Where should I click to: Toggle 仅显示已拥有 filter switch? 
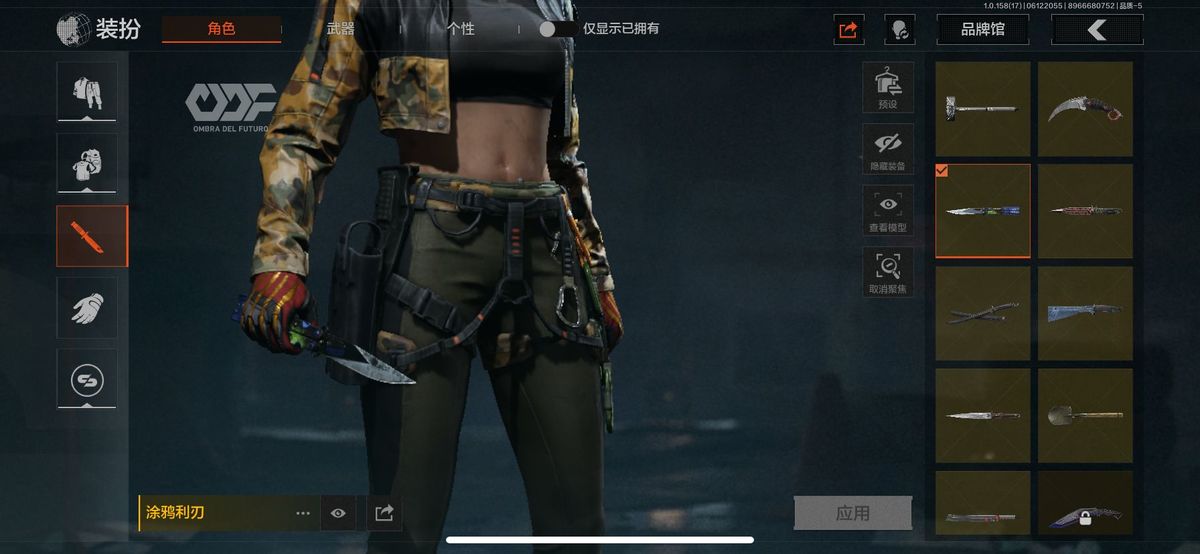click(557, 29)
